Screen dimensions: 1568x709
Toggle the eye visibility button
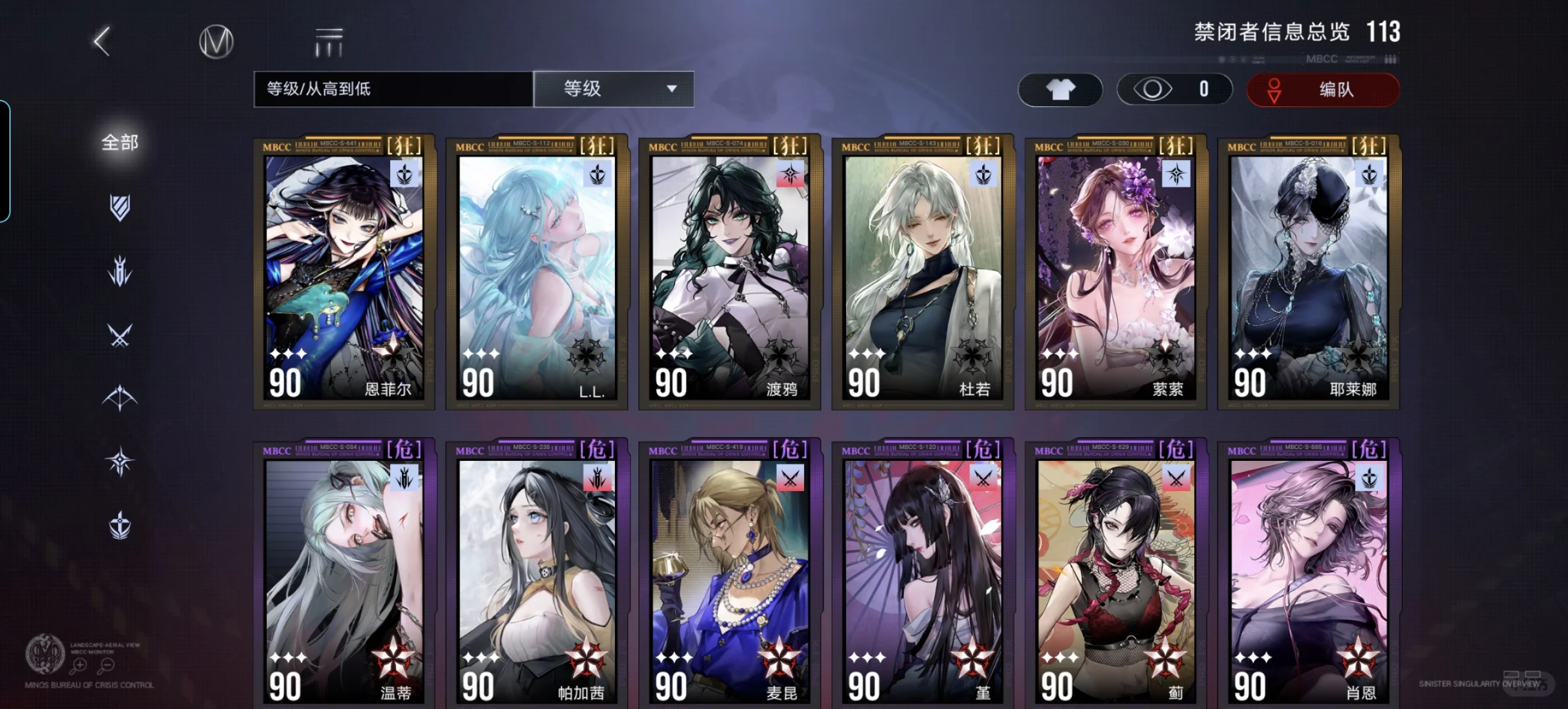pos(1174,89)
